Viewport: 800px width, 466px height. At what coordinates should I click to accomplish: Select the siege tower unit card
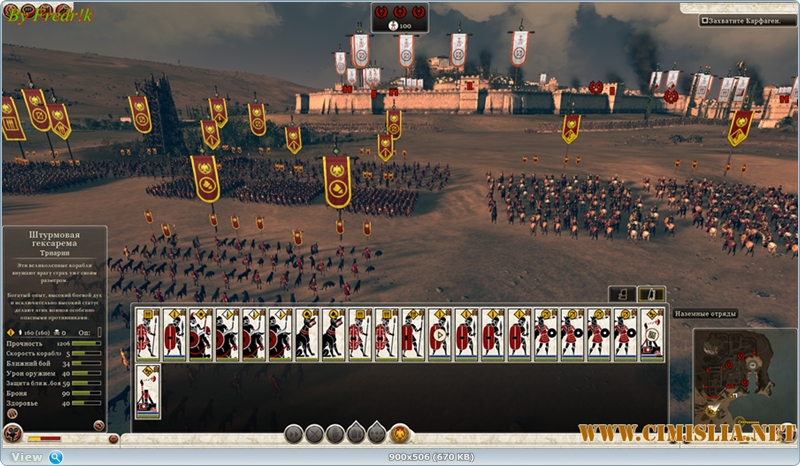(x=148, y=391)
